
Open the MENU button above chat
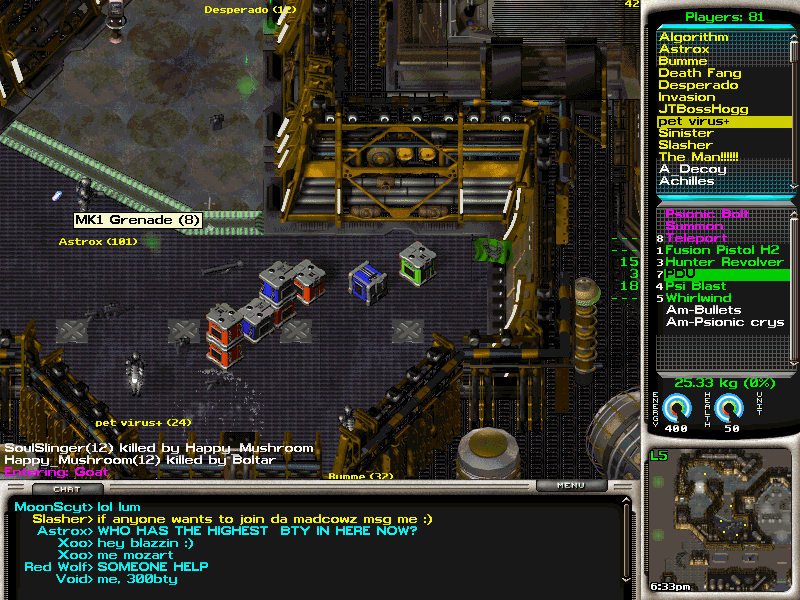[571, 486]
